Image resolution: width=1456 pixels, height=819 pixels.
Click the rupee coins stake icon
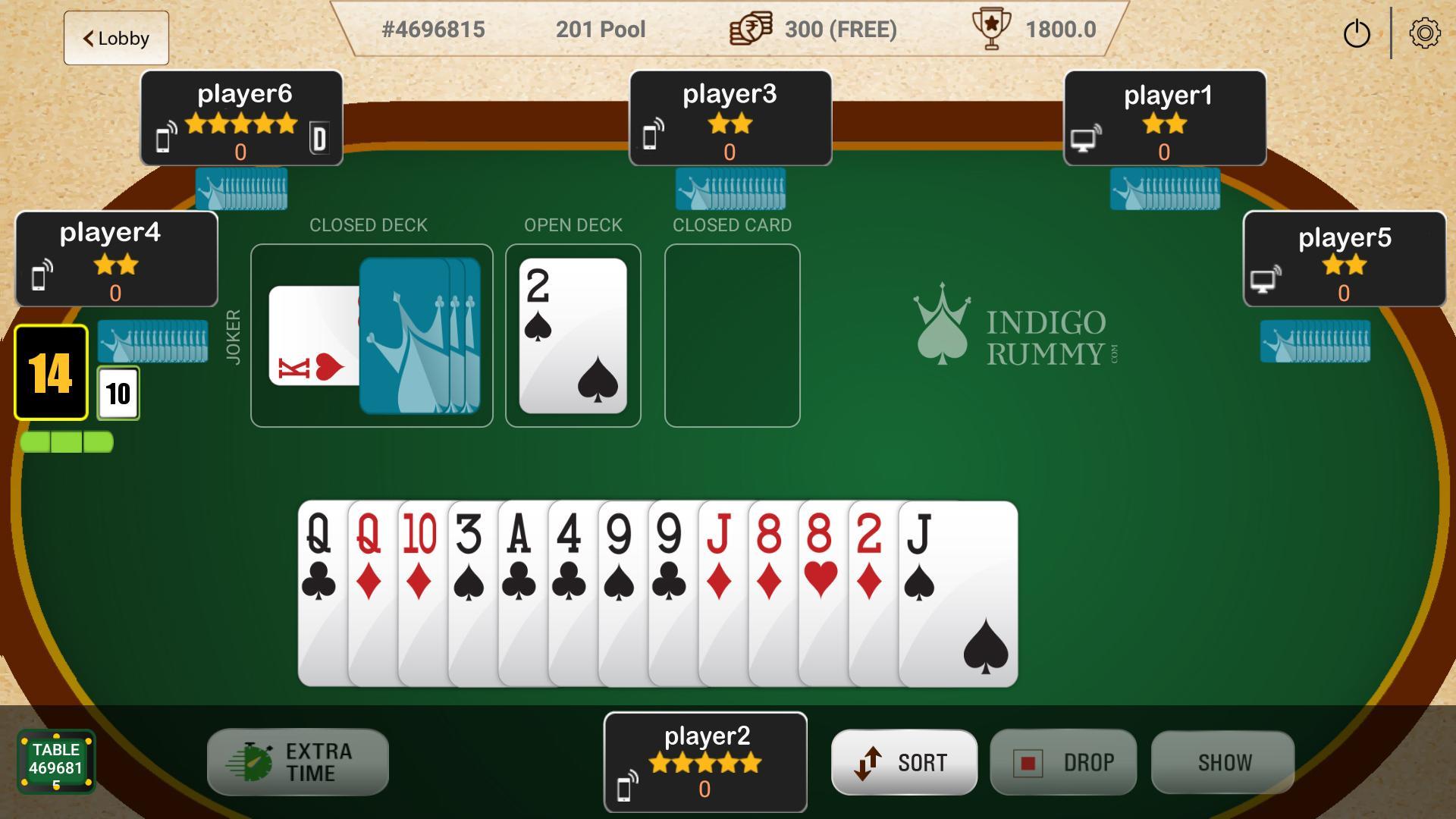point(750,30)
